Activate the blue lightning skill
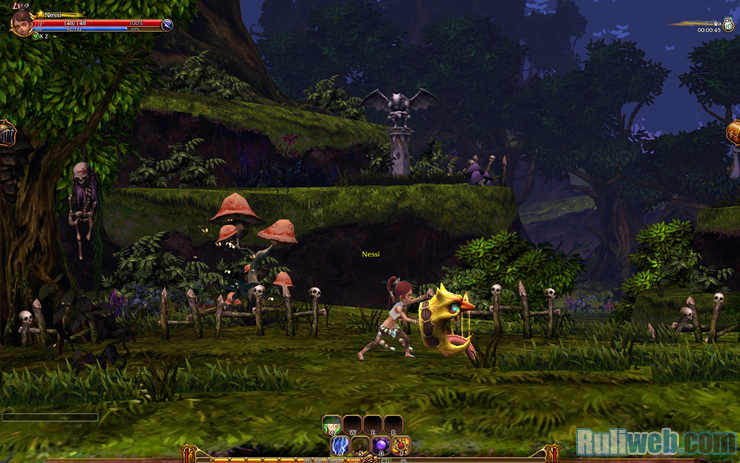This screenshot has width=740, height=463. (340, 444)
